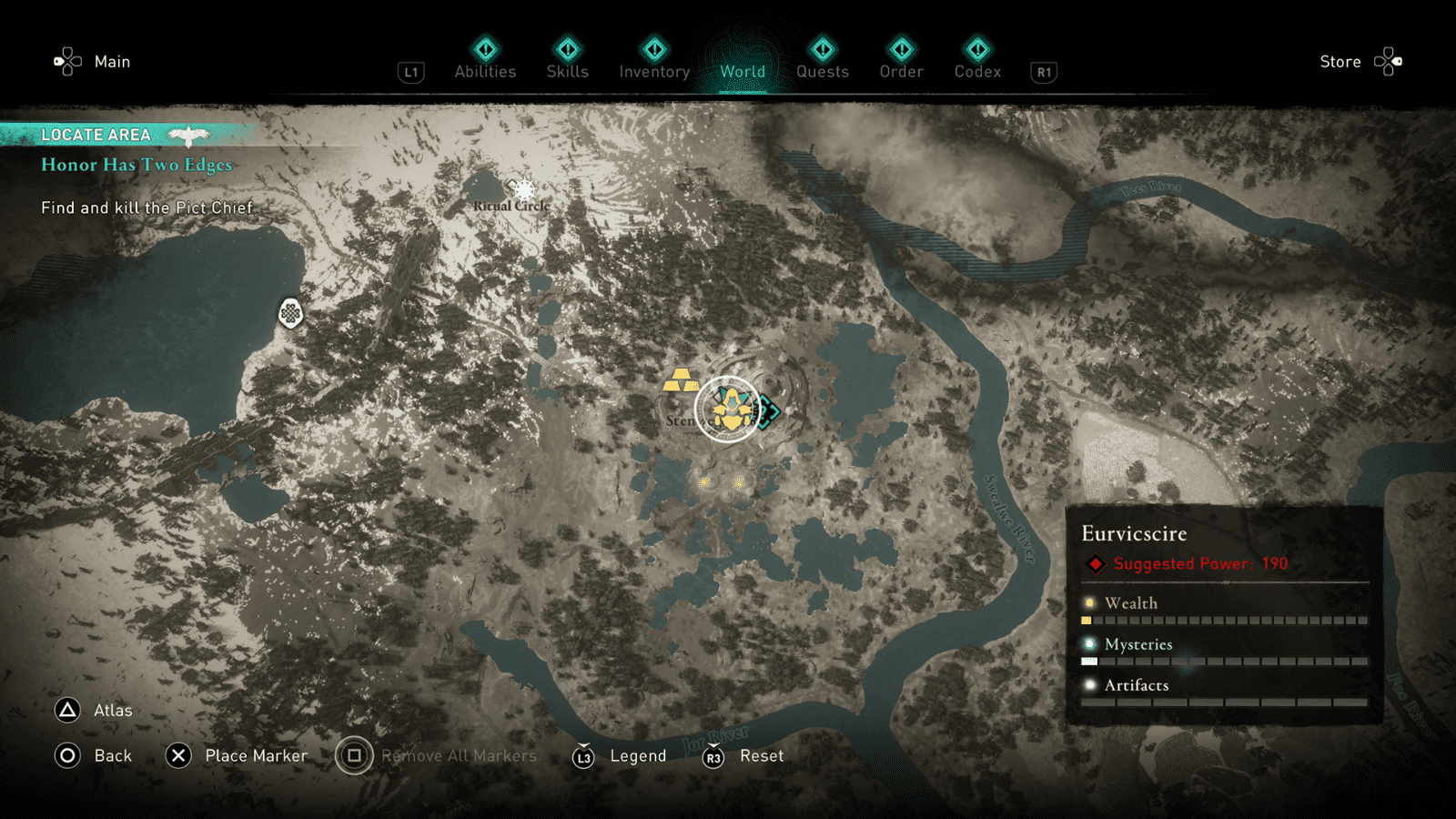Switch to the Skills tab
This screenshot has width=1456, height=819.
coord(567,71)
